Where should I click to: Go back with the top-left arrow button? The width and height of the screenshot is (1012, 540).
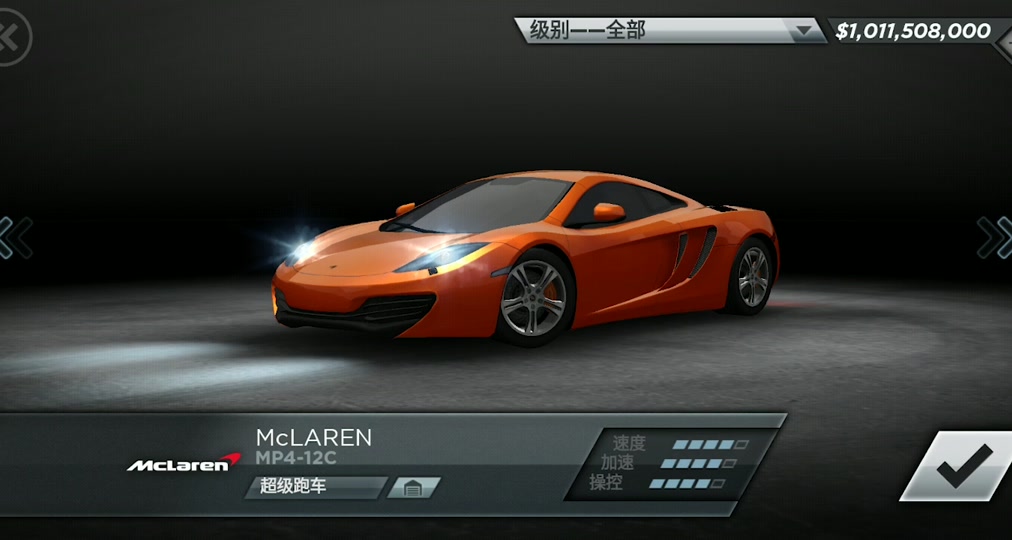12,37
